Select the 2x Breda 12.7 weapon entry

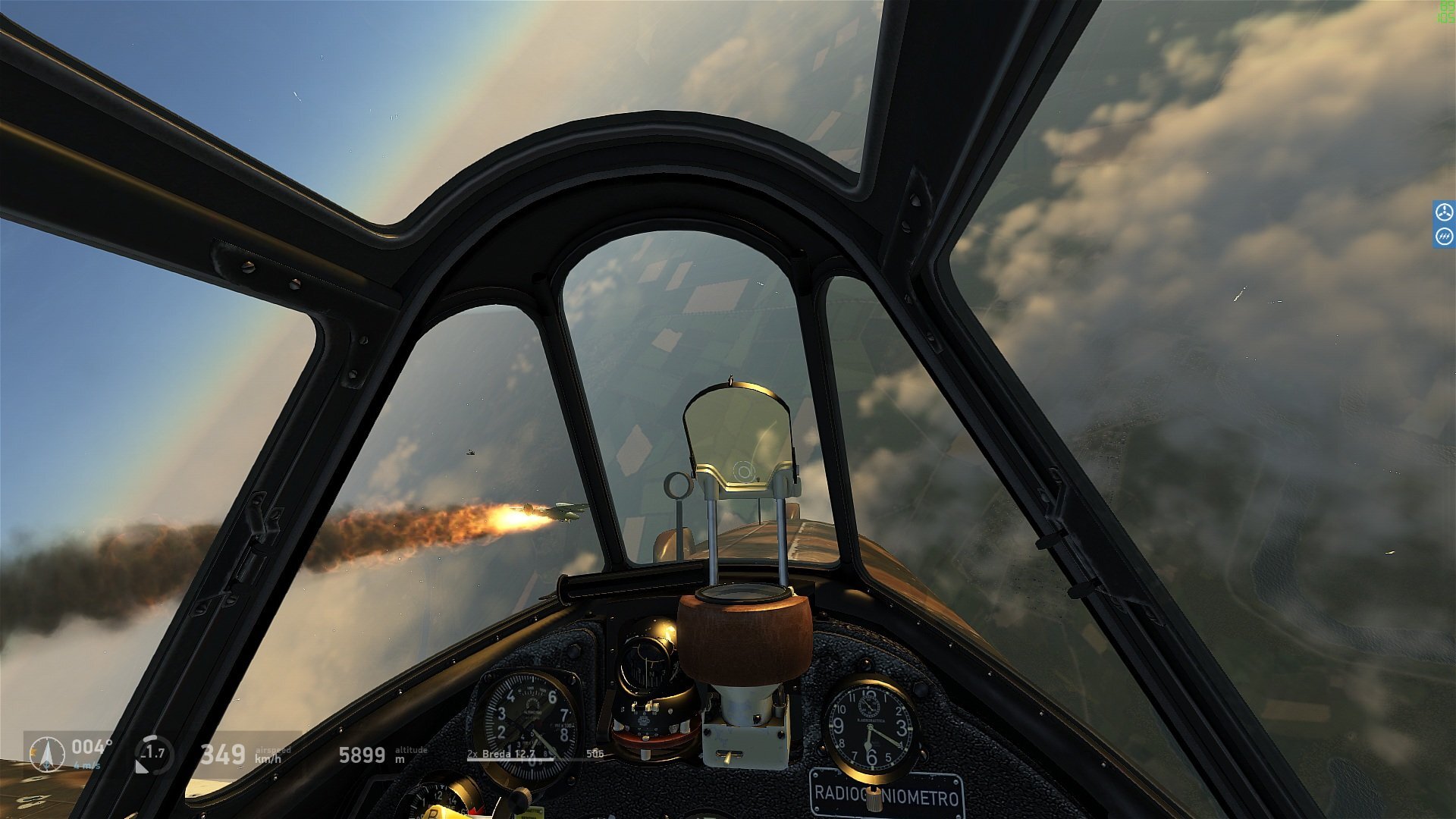coord(501,754)
